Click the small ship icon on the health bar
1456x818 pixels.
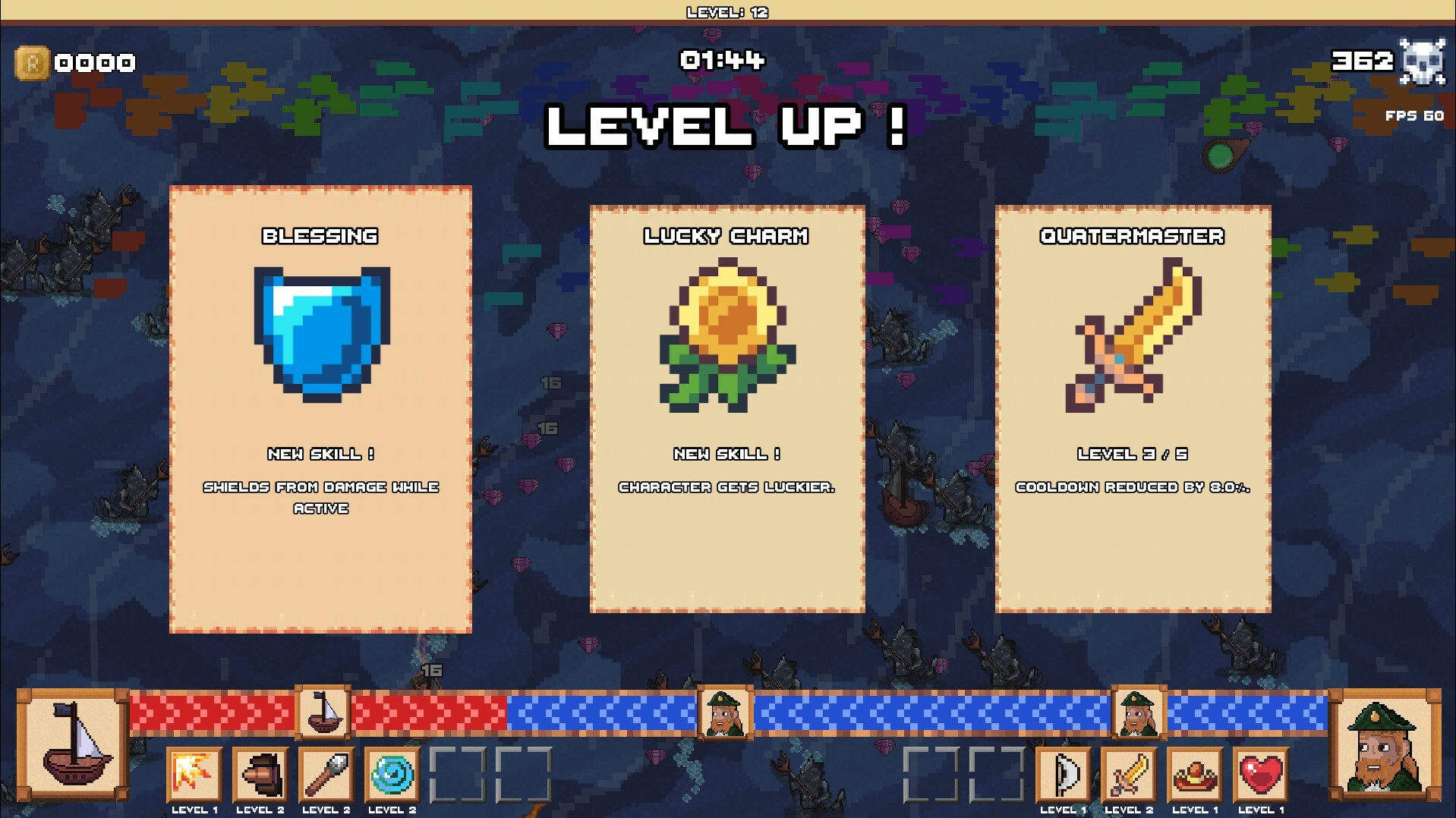322,713
